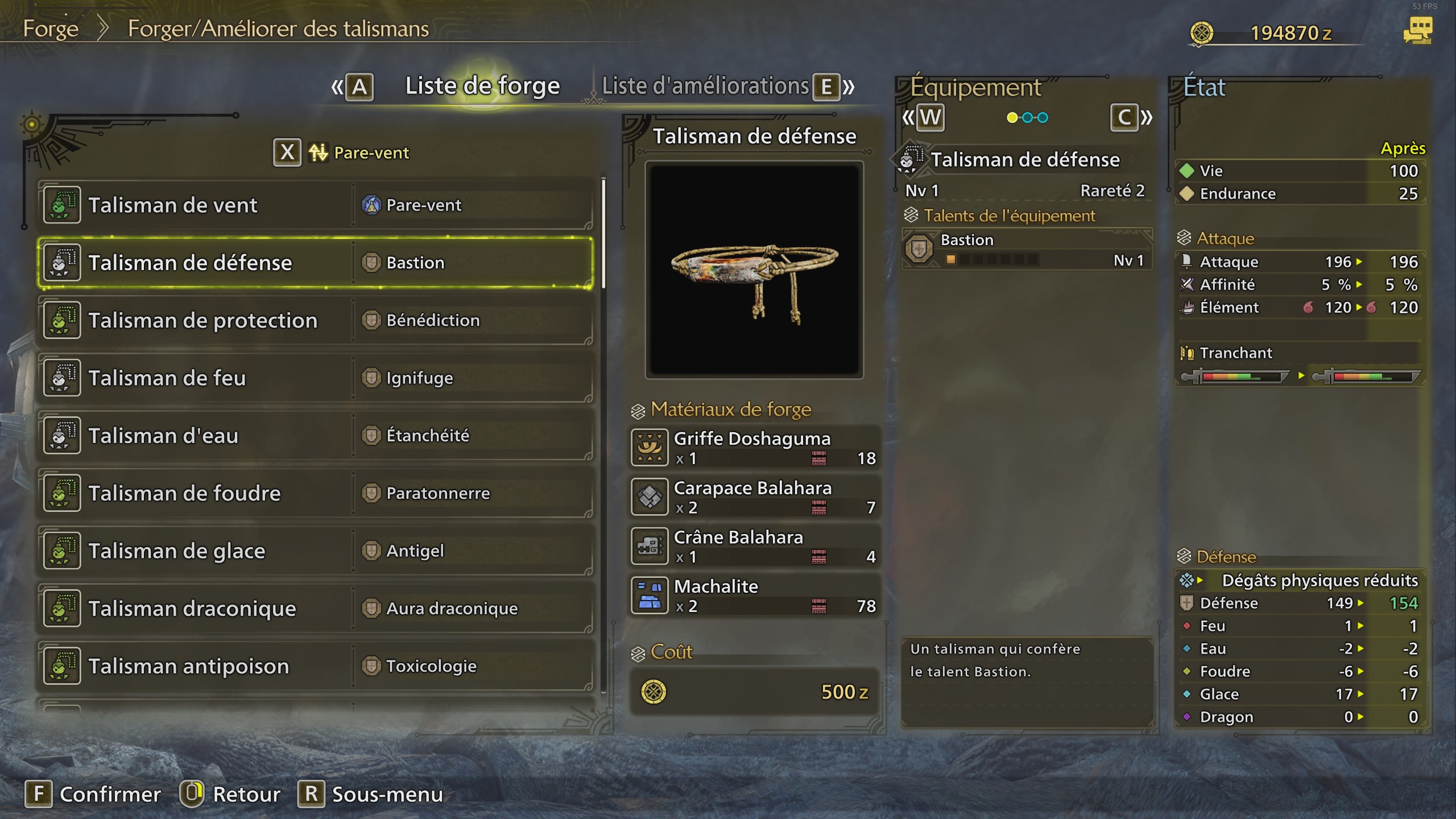Select the first équipement page dot

pos(1011,118)
